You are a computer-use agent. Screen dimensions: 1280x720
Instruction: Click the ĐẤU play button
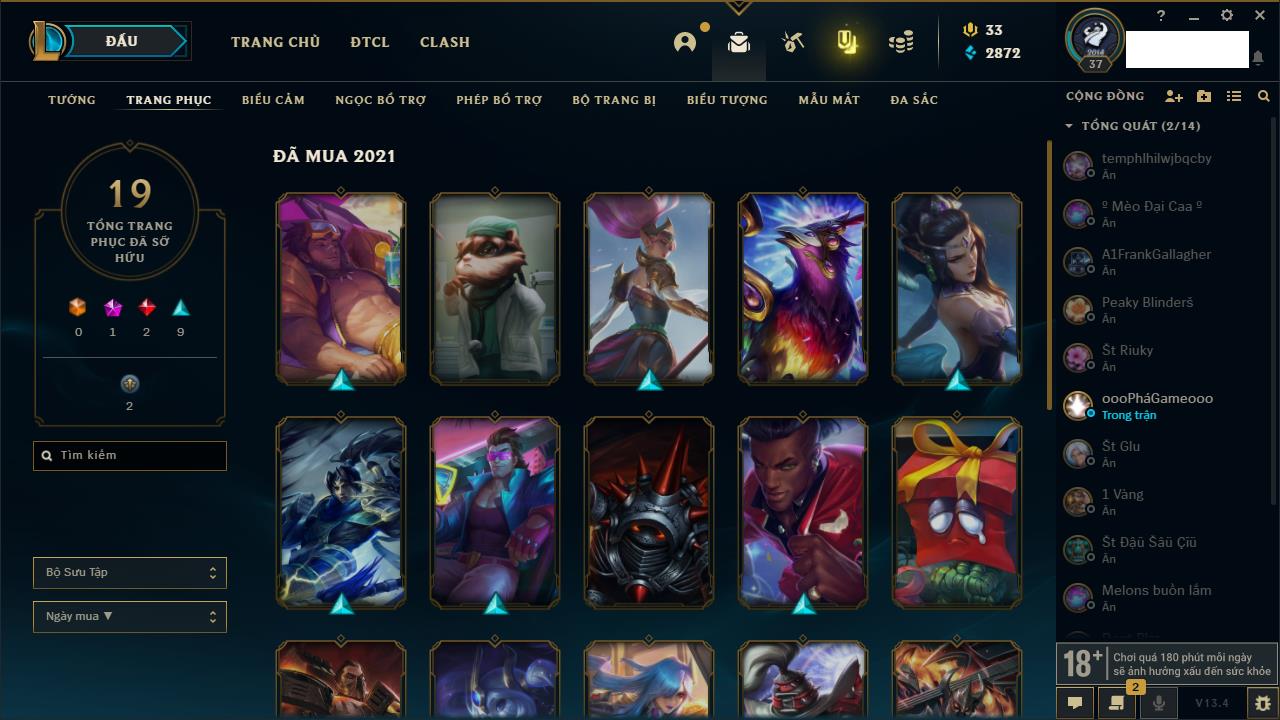point(122,41)
